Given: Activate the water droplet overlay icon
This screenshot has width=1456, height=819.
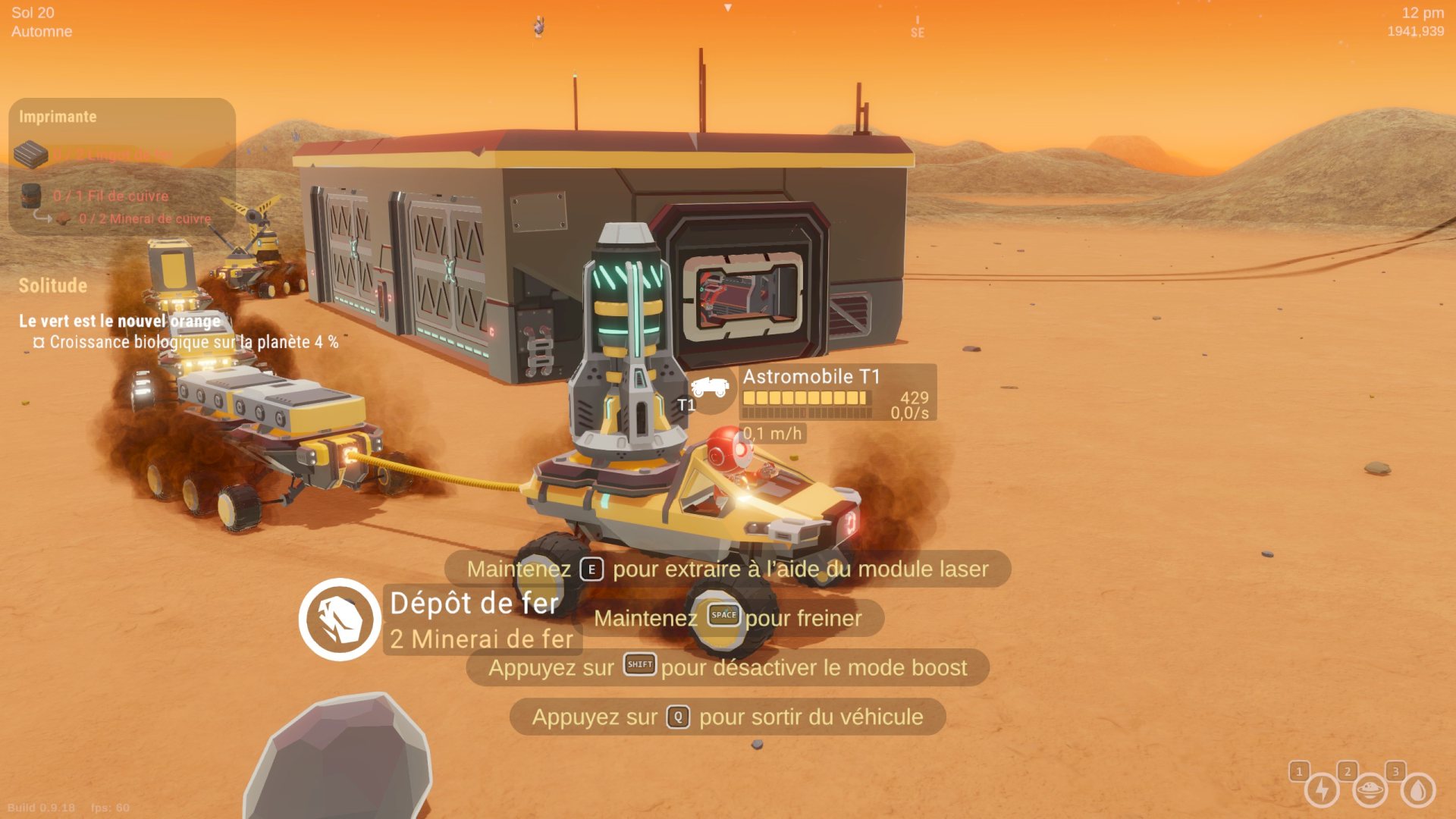Looking at the screenshot, I should pos(1418,790).
